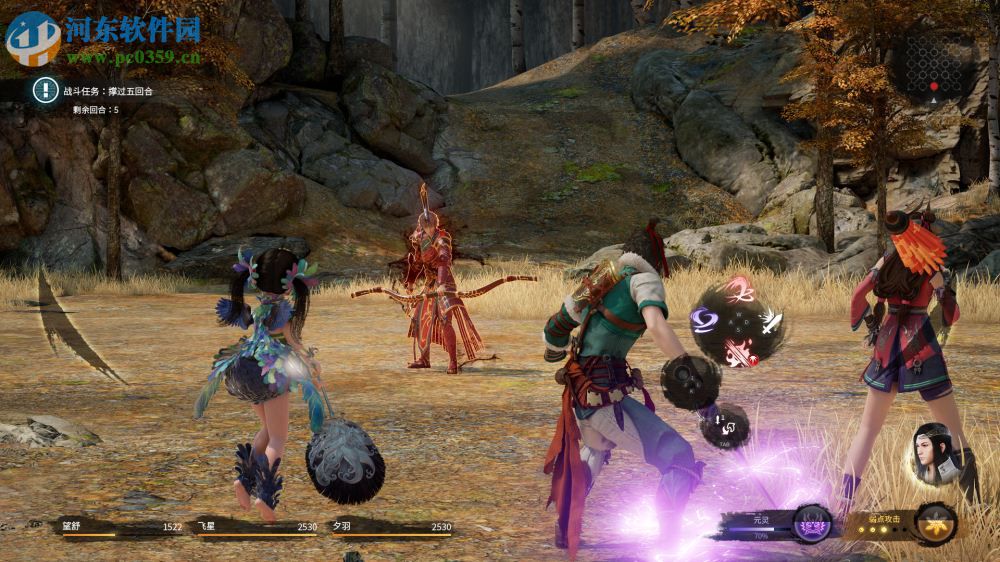Choose the purple swirl skill on the wheel

tap(703, 319)
